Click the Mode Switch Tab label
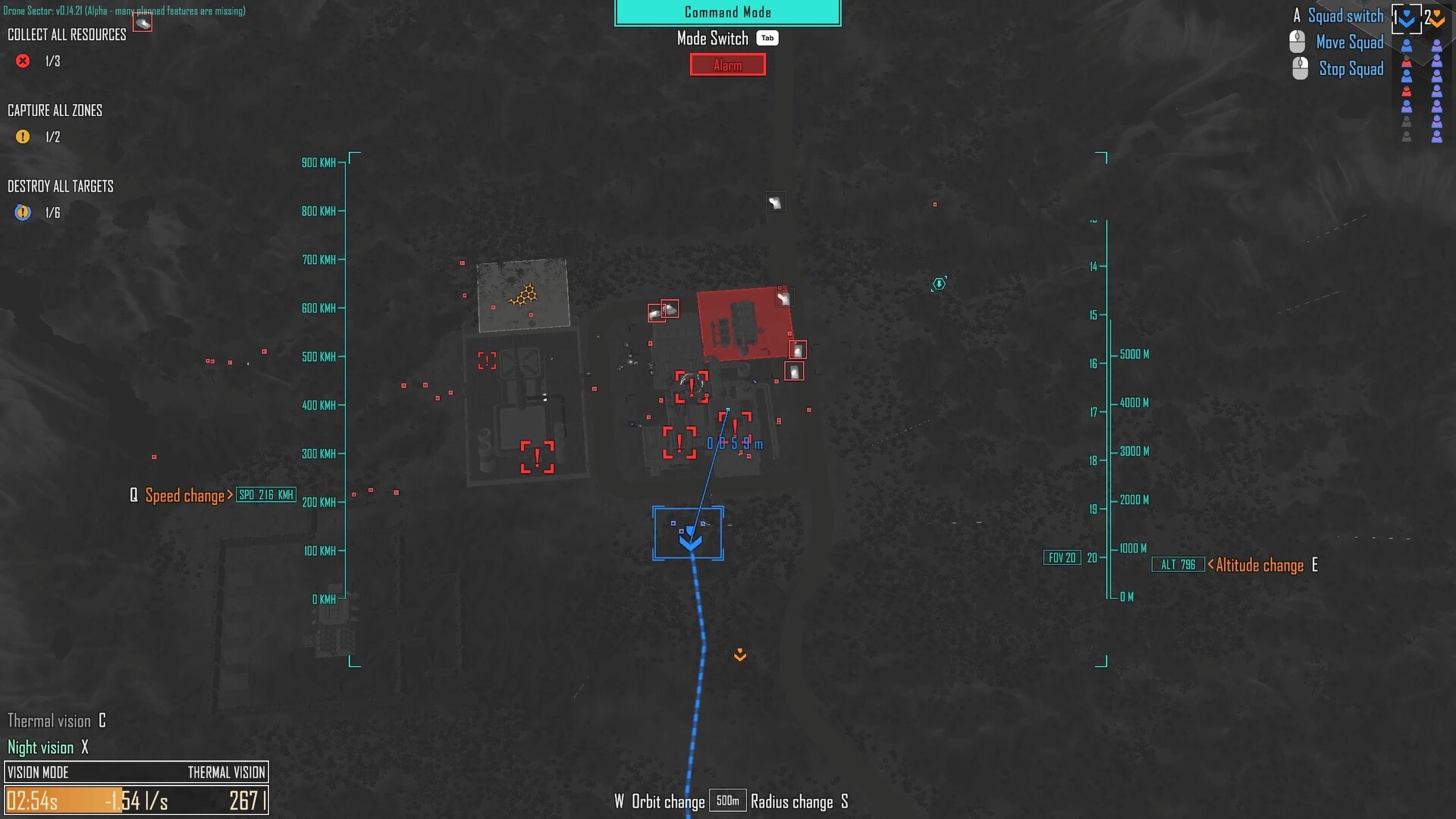The height and width of the screenshot is (819, 1456). [767, 38]
